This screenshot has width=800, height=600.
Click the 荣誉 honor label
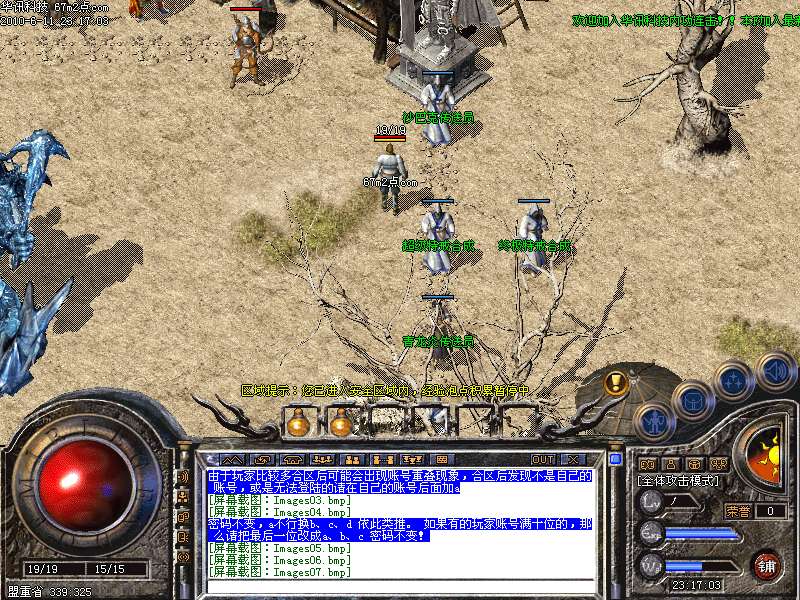(x=738, y=511)
